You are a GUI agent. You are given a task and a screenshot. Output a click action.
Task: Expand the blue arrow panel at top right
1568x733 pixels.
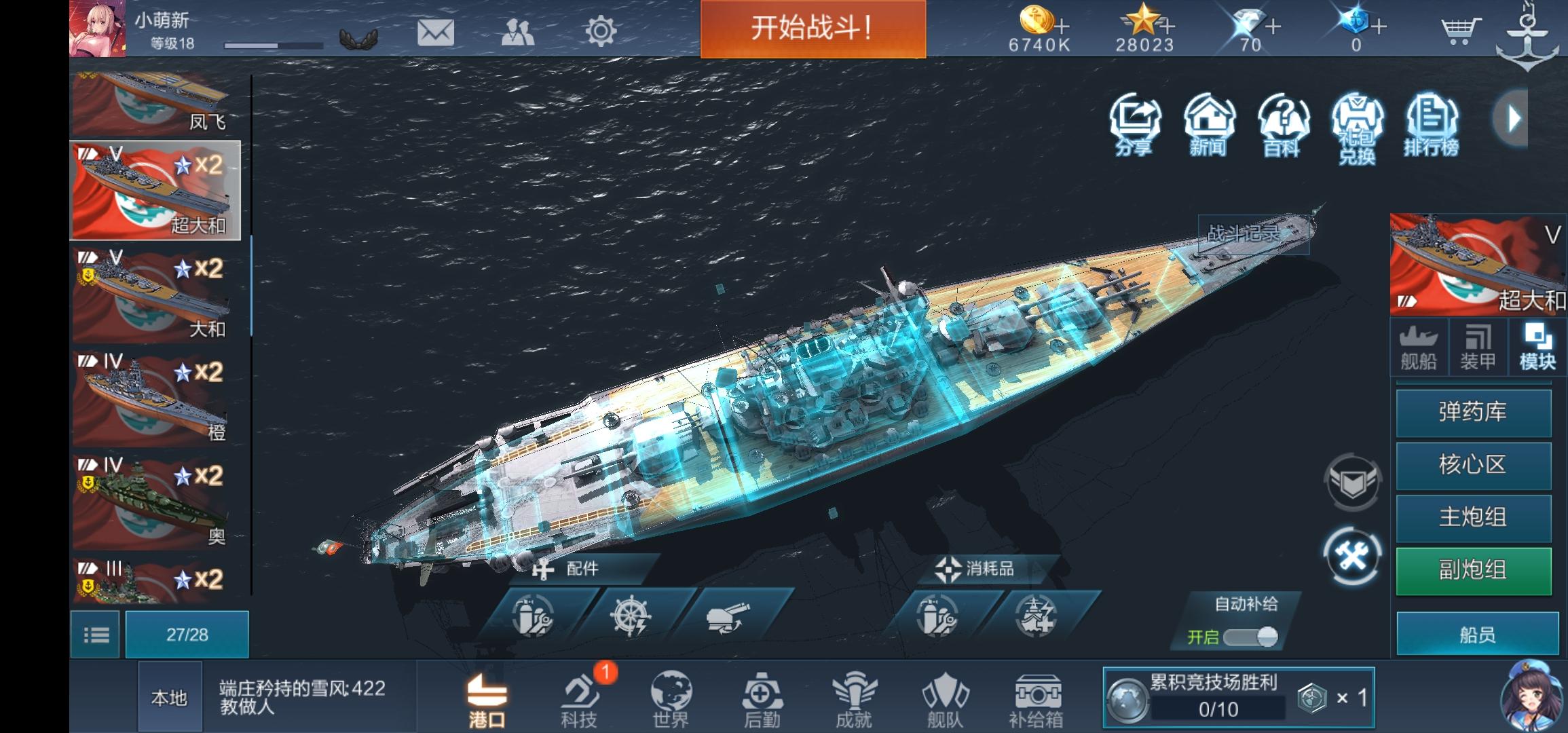pos(1512,119)
